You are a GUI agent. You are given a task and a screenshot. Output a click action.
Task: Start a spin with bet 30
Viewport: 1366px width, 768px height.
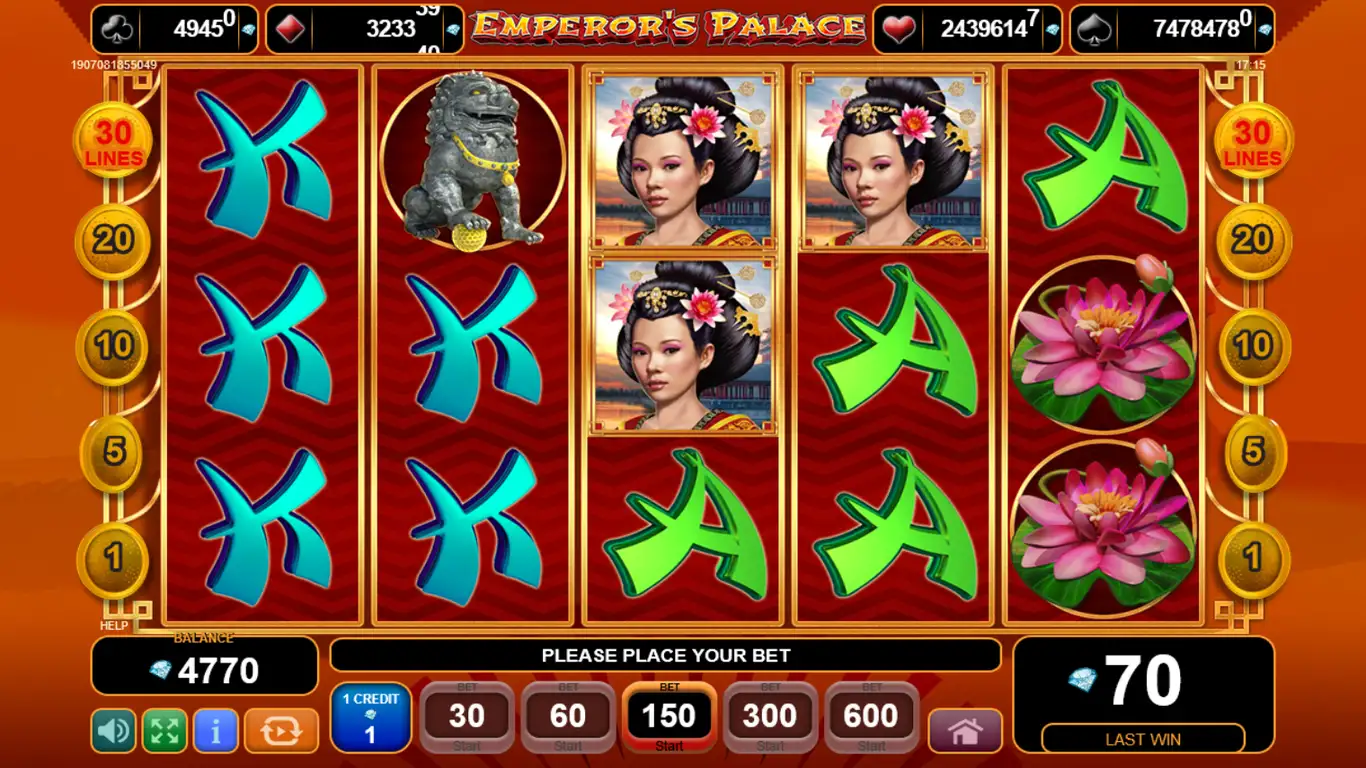click(x=467, y=717)
